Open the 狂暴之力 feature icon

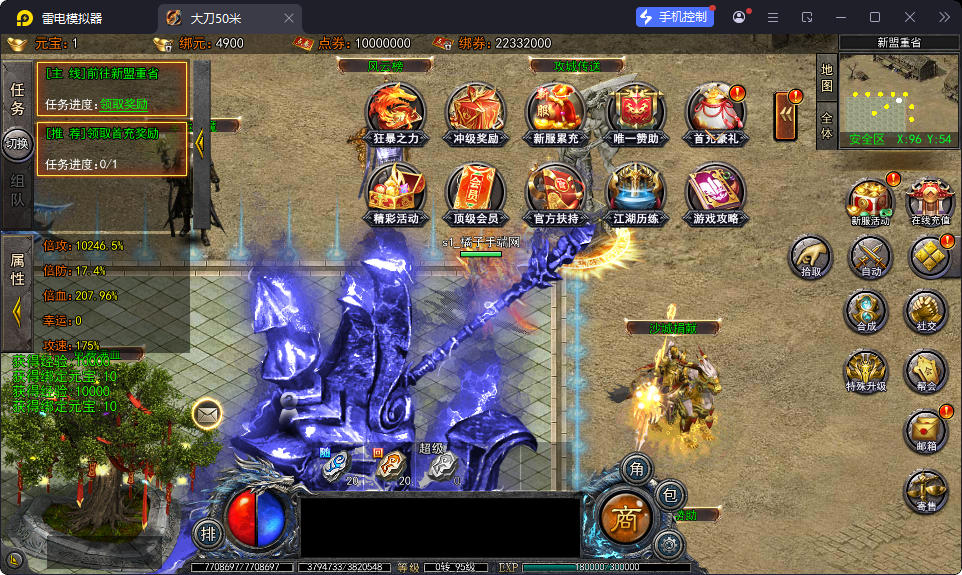(394, 112)
